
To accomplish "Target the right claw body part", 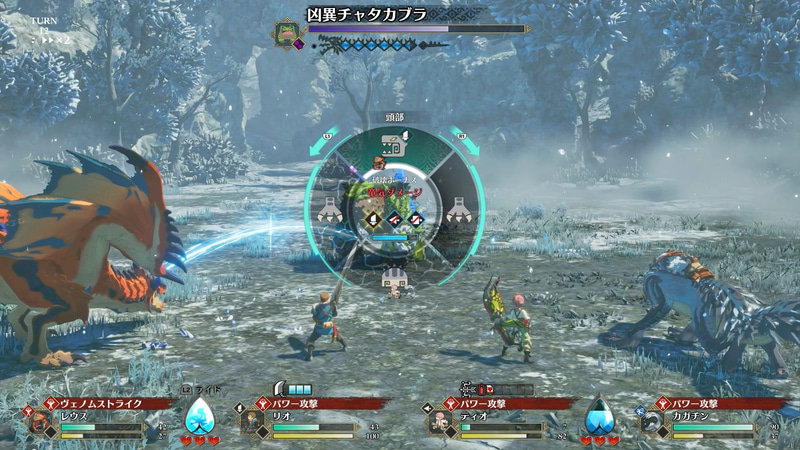I will point(456,208).
